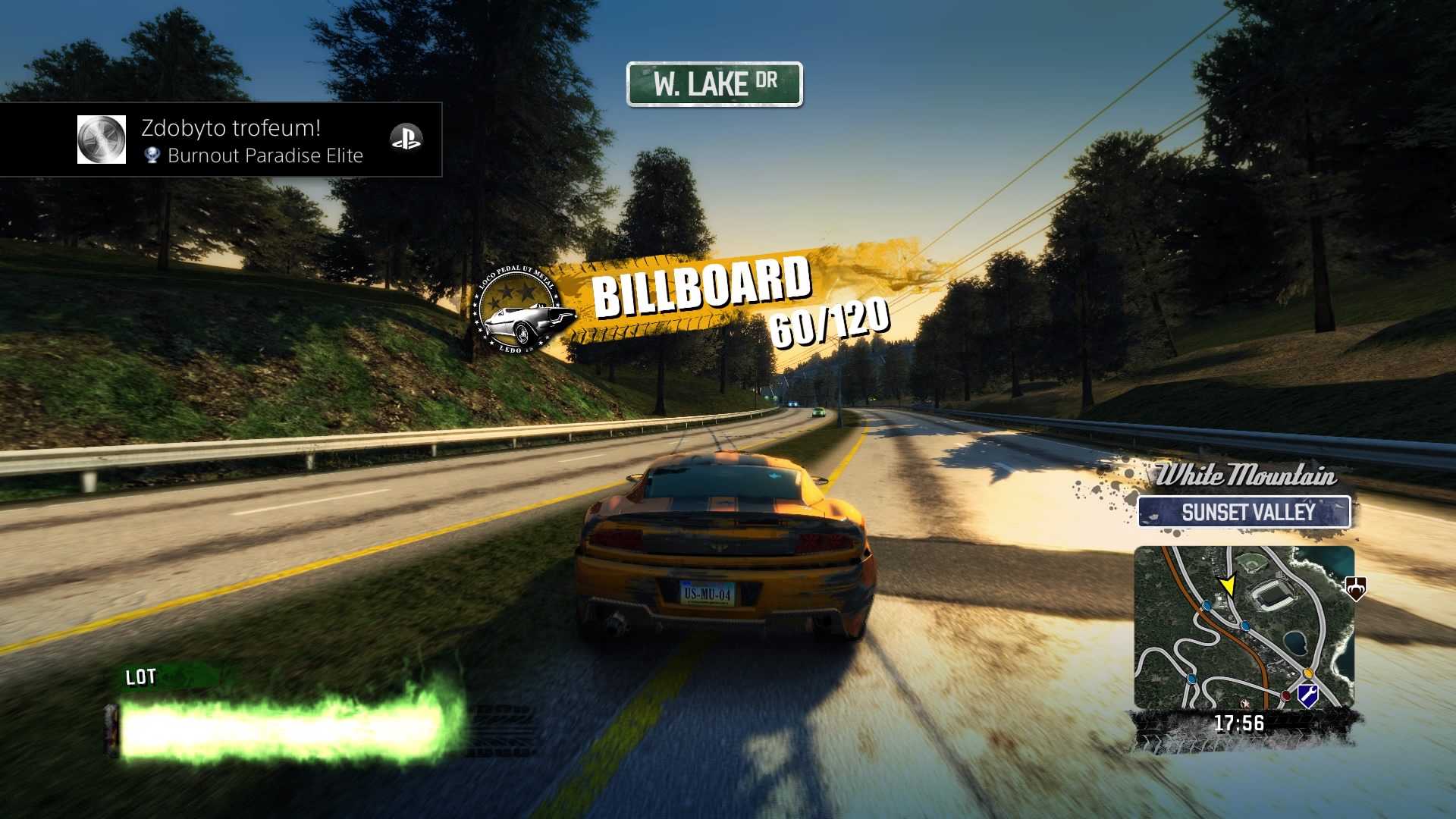
Task: Click the junkyard claw marker beside the minimap
Action: point(1355,587)
